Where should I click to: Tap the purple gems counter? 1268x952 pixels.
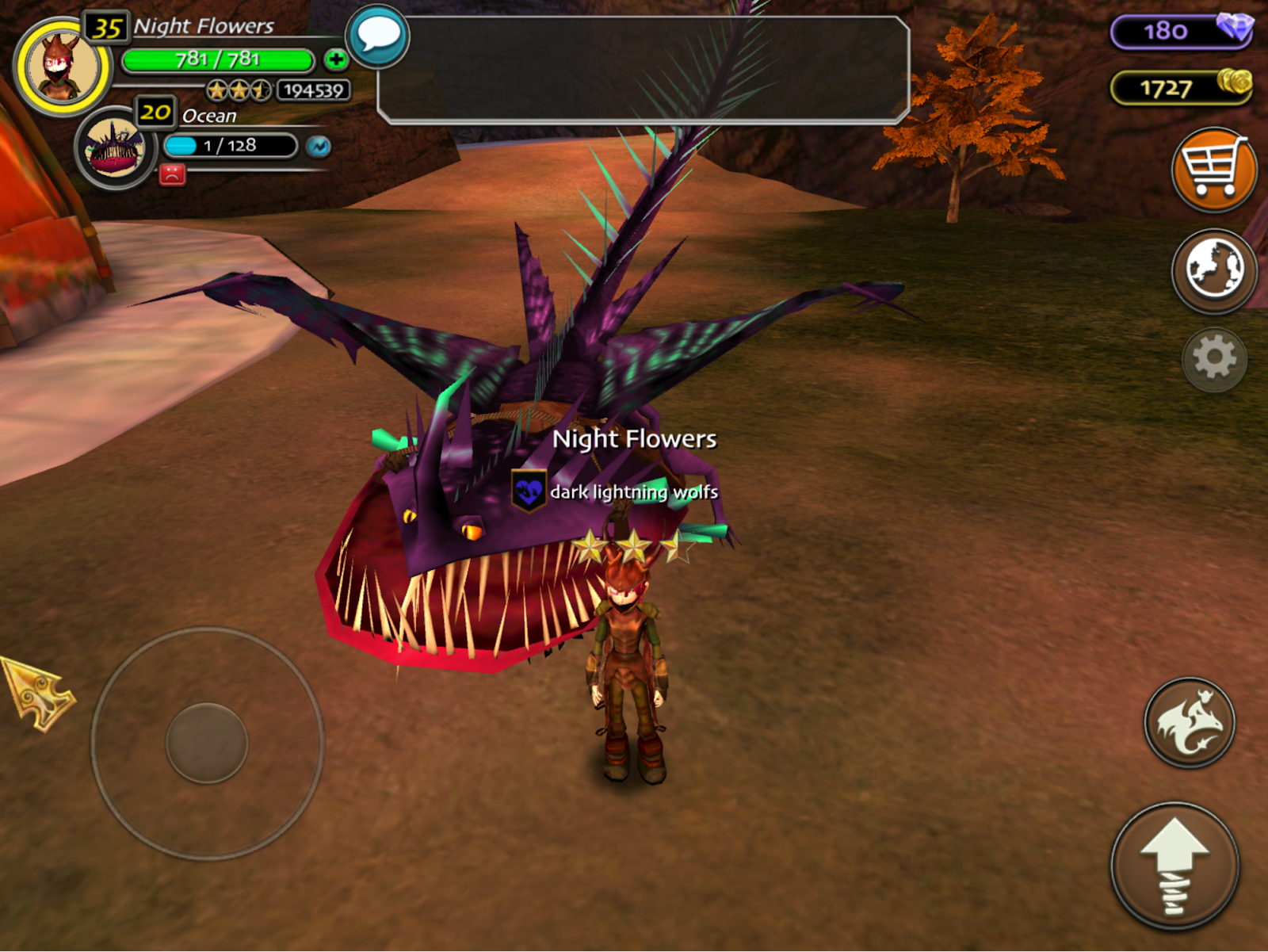tap(1180, 31)
